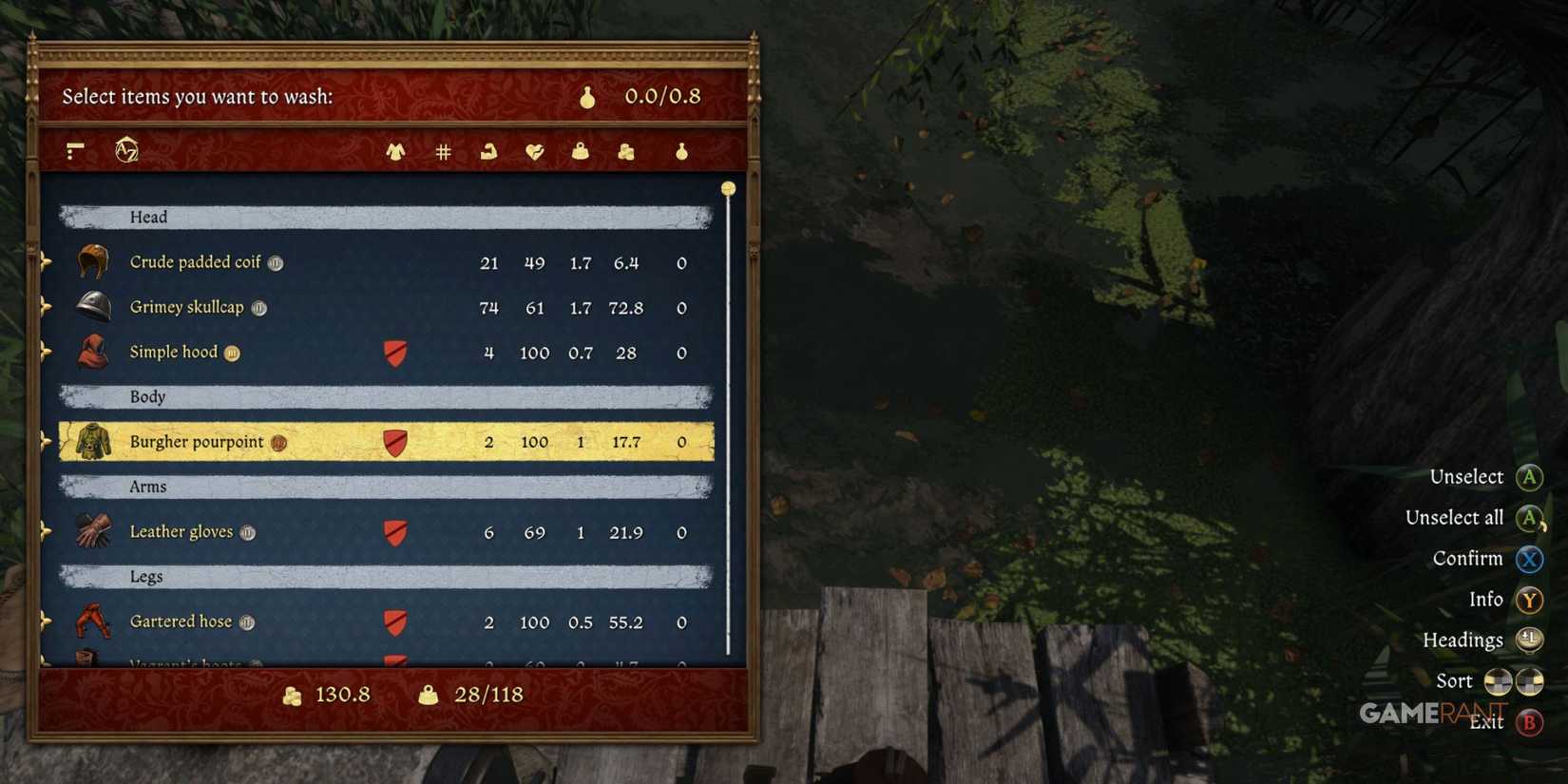Click the broken heart condition column icon
1568x784 pixels.
point(534,150)
